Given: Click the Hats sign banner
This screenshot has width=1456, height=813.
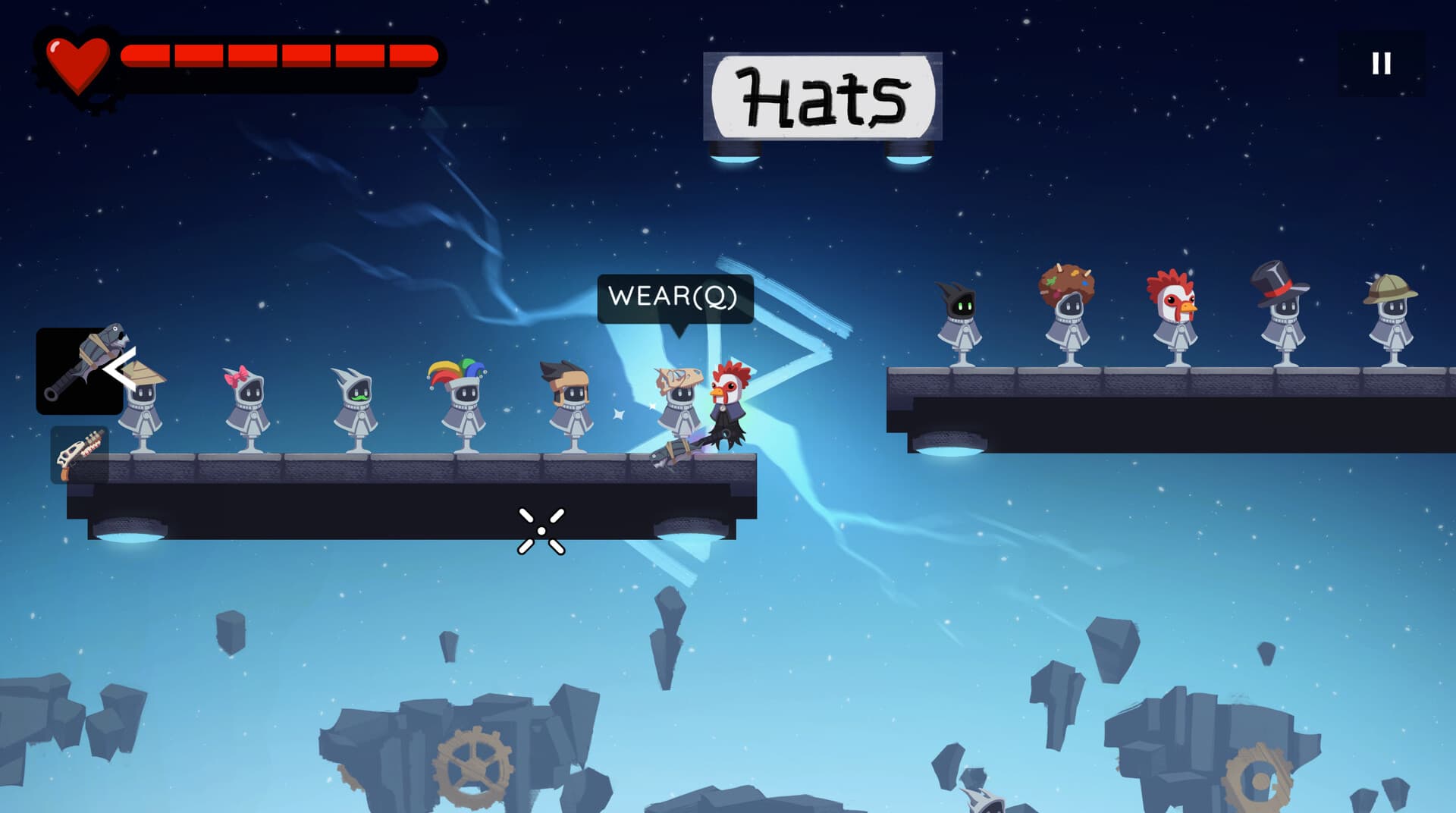Looking at the screenshot, I should 823,95.
